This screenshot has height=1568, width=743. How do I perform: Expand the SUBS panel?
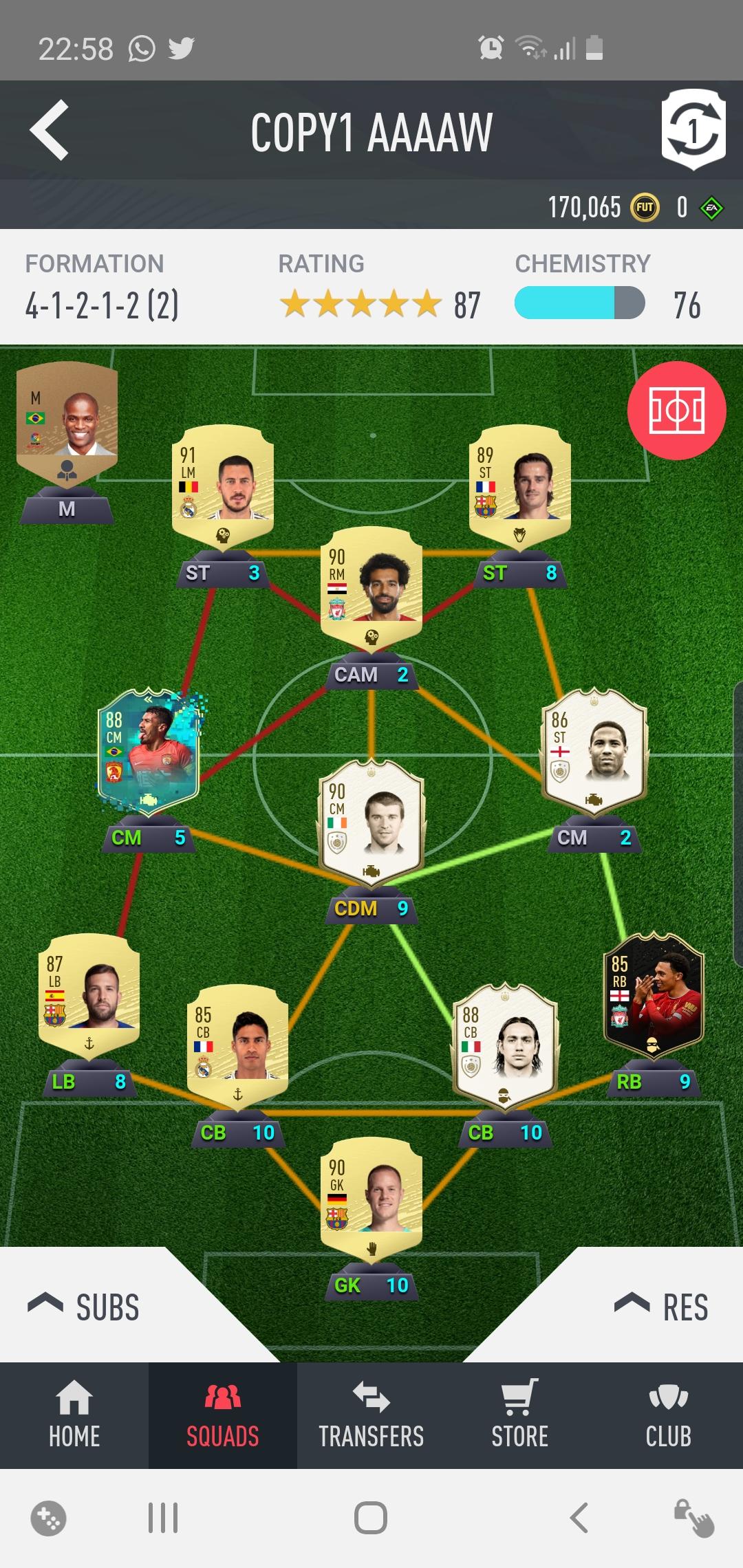[x=84, y=1307]
